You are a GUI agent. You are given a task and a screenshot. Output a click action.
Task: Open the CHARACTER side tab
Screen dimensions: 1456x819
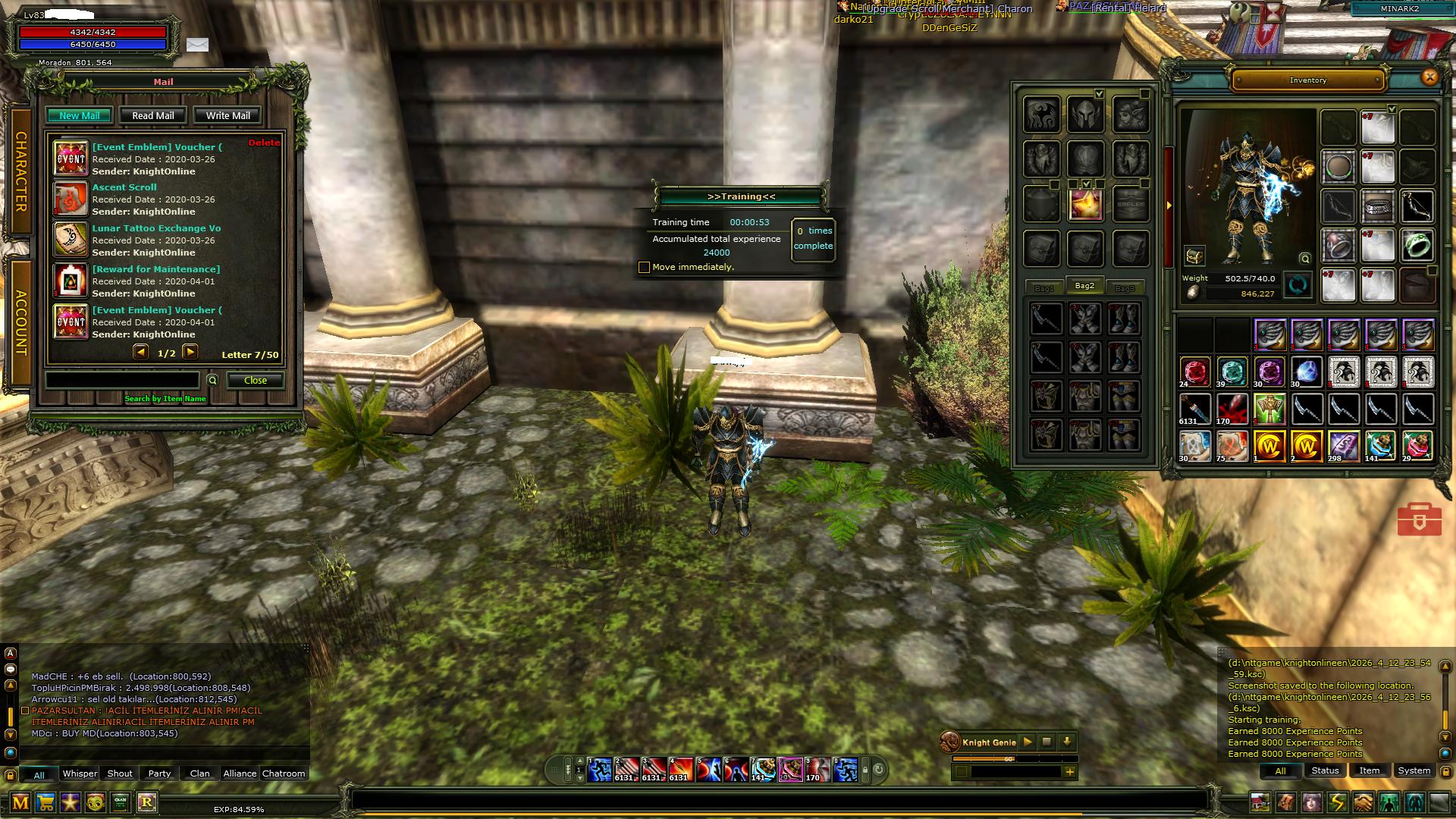point(20,172)
